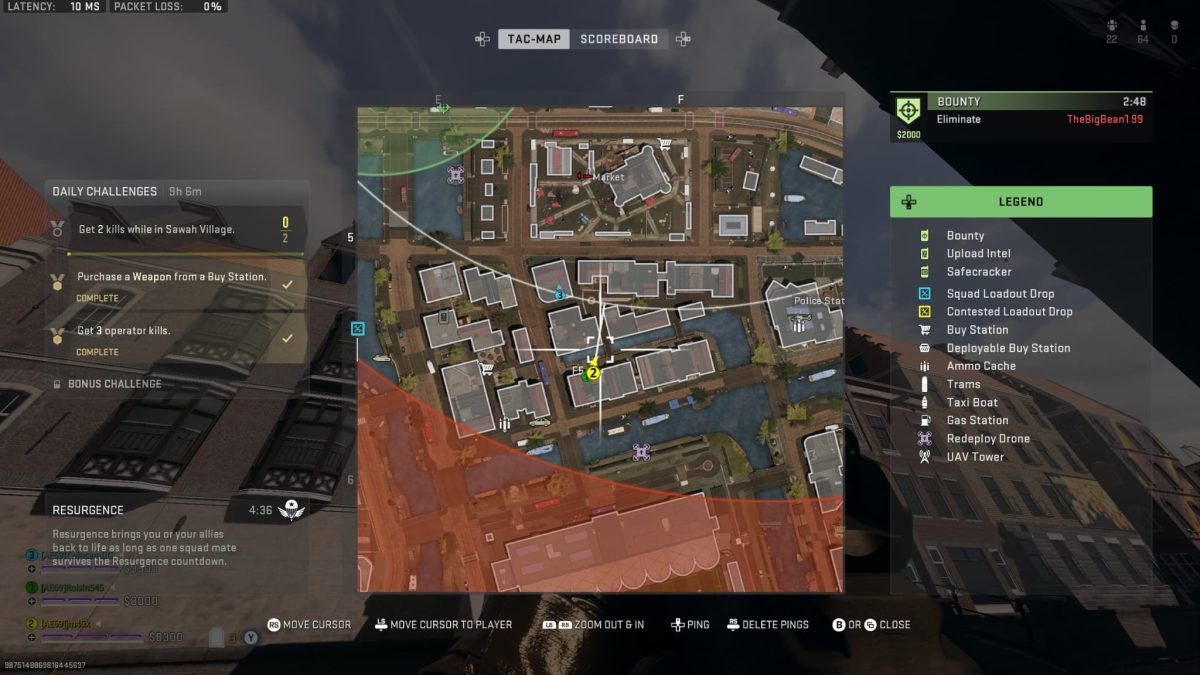Click the Police Station map label
Viewport: 1200px width, 675px height.
tap(819, 300)
